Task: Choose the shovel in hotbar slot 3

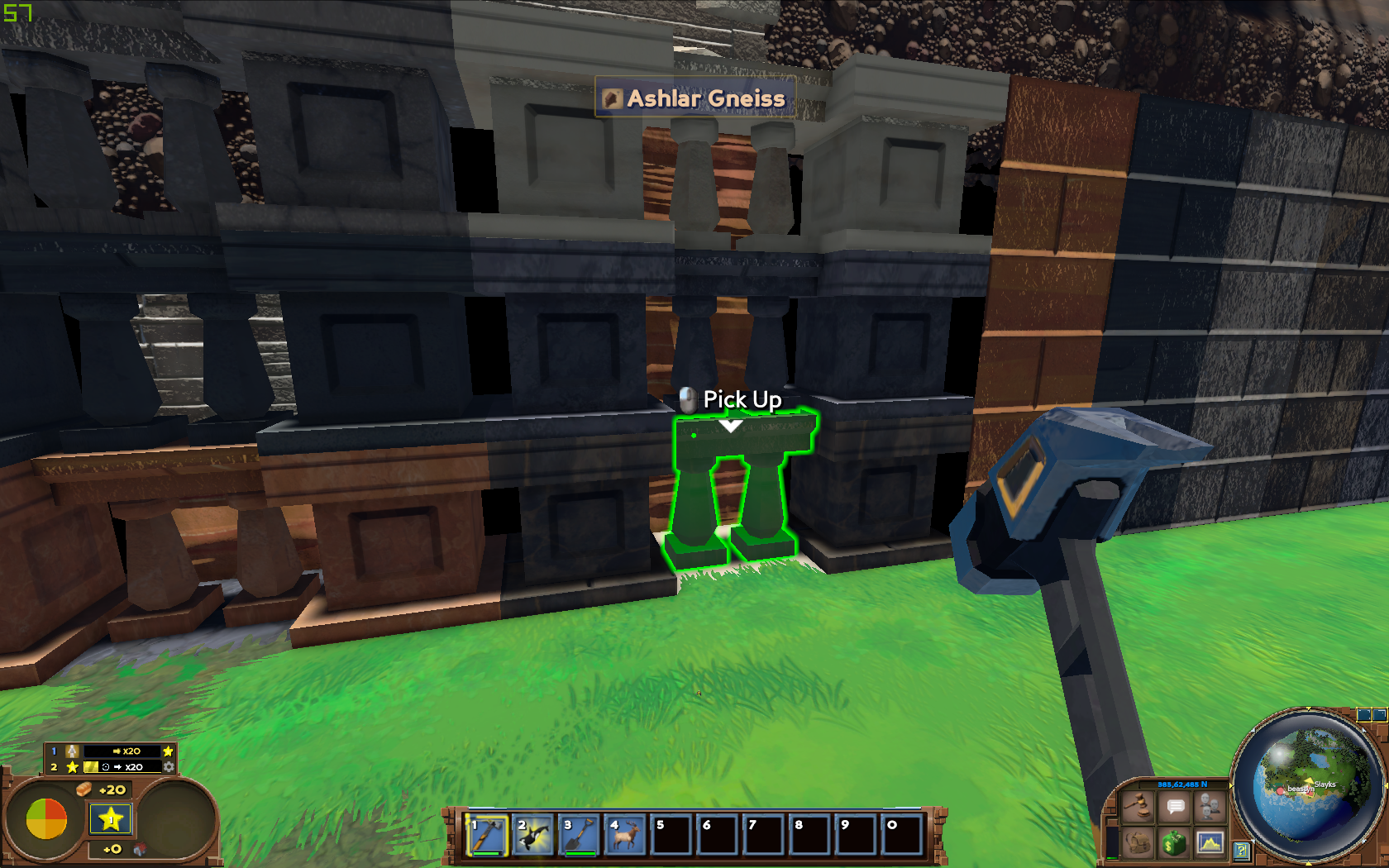Action: (580, 836)
